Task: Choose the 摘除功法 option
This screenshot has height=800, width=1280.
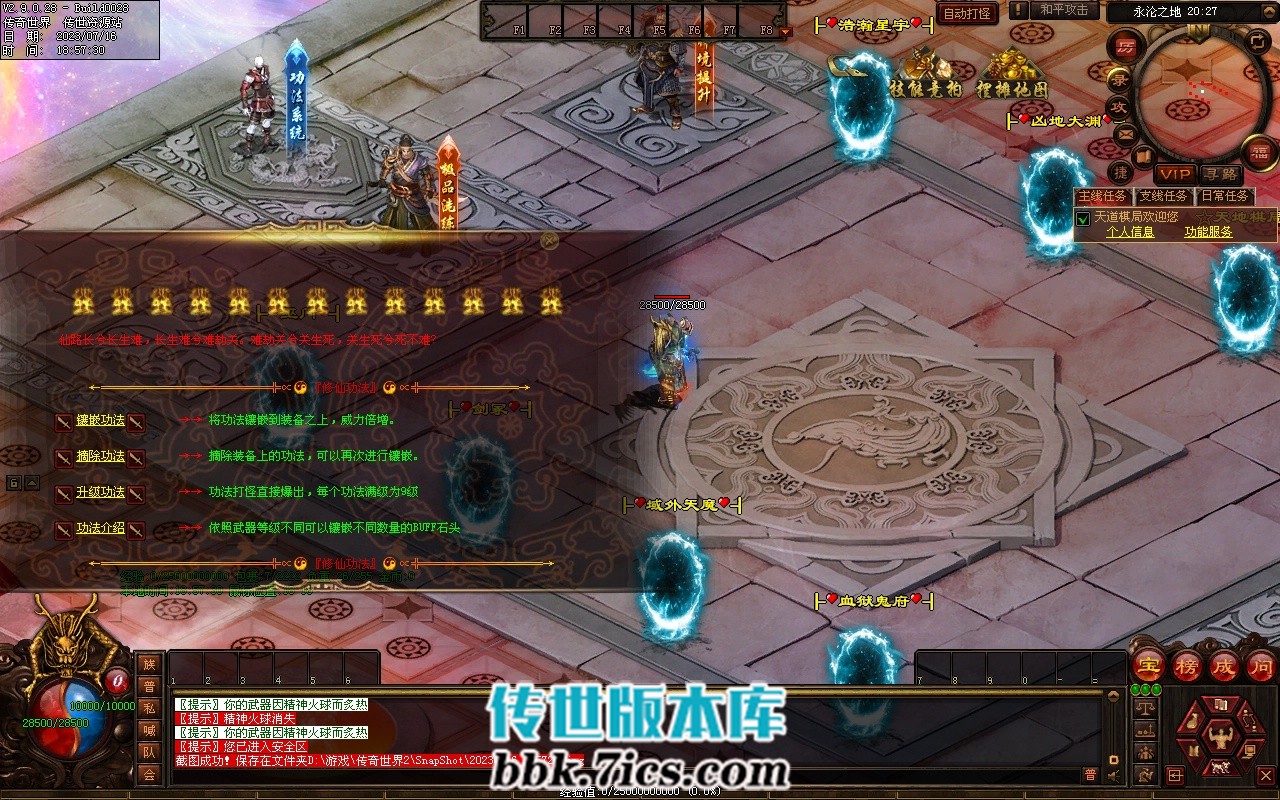Action: pyautogui.click(x=100, y=457)
